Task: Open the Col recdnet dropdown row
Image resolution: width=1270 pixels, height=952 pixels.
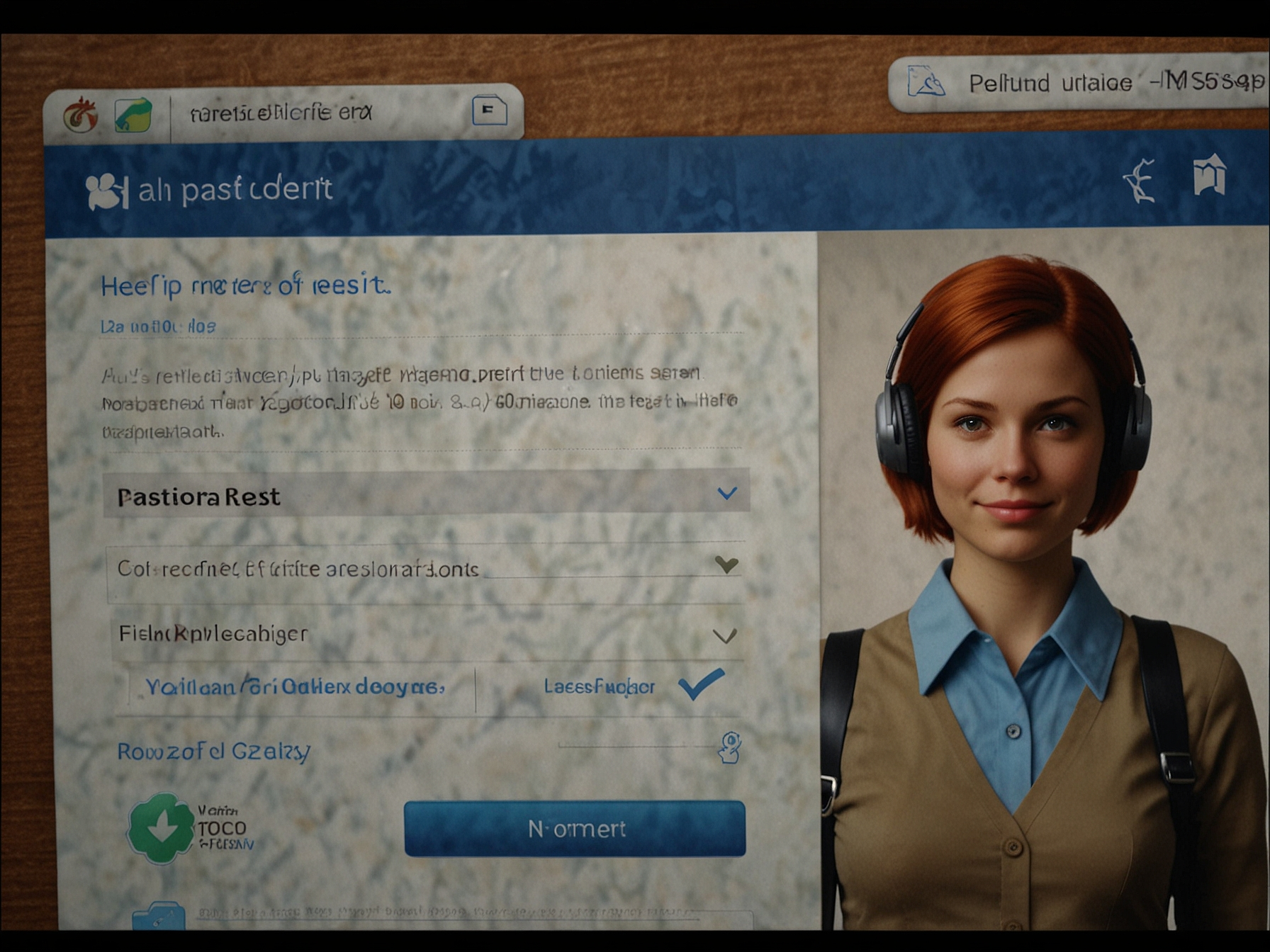Action: pos(726,565)
